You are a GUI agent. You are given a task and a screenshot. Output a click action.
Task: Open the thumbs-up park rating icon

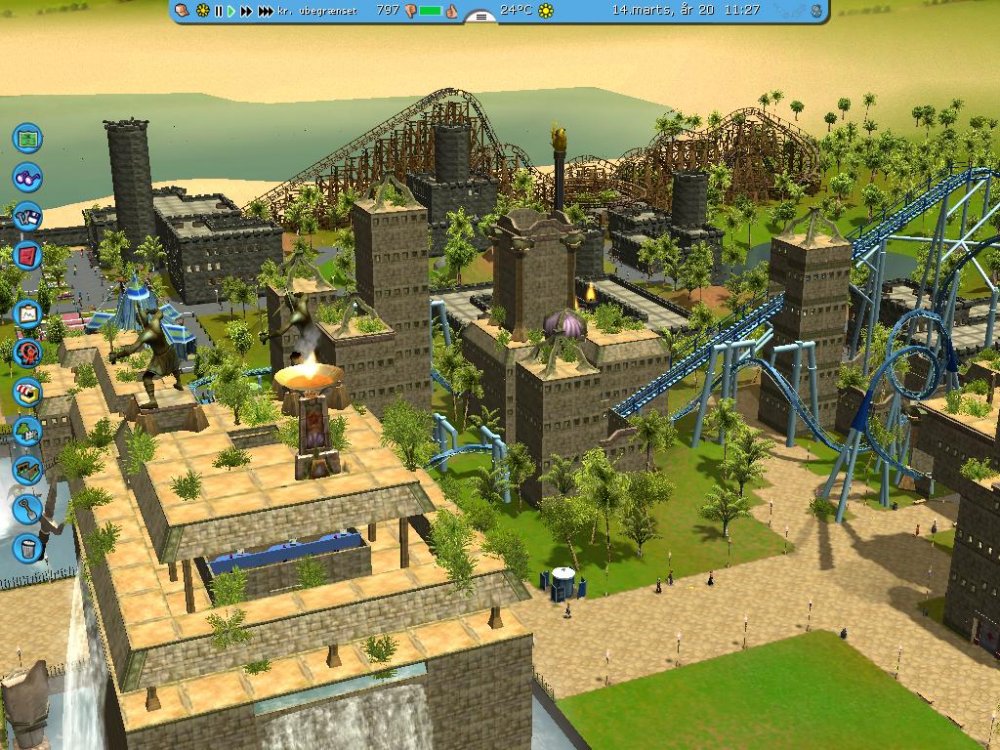[x=451, y=11]
